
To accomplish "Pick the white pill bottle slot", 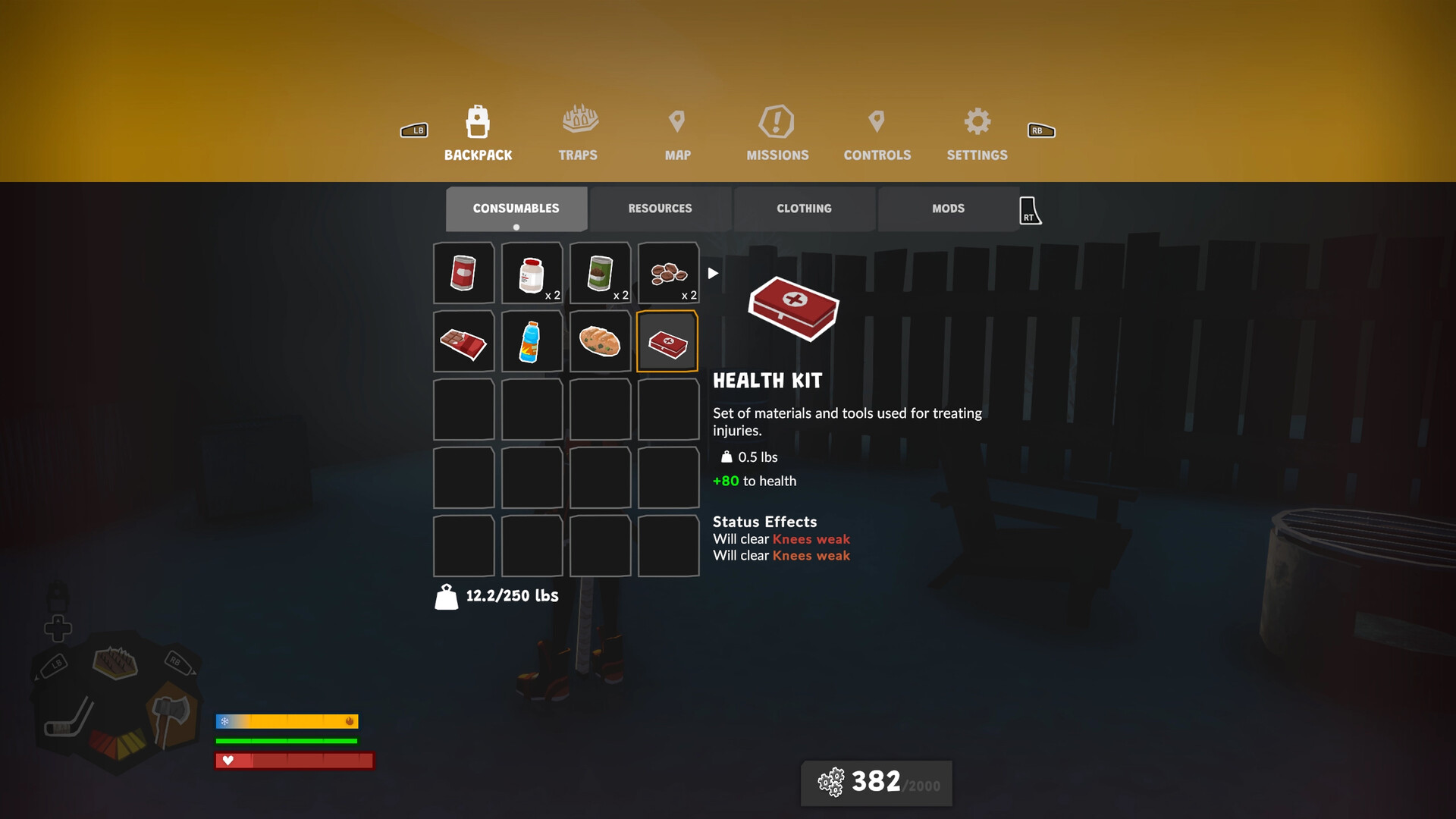I will point(532,273).
